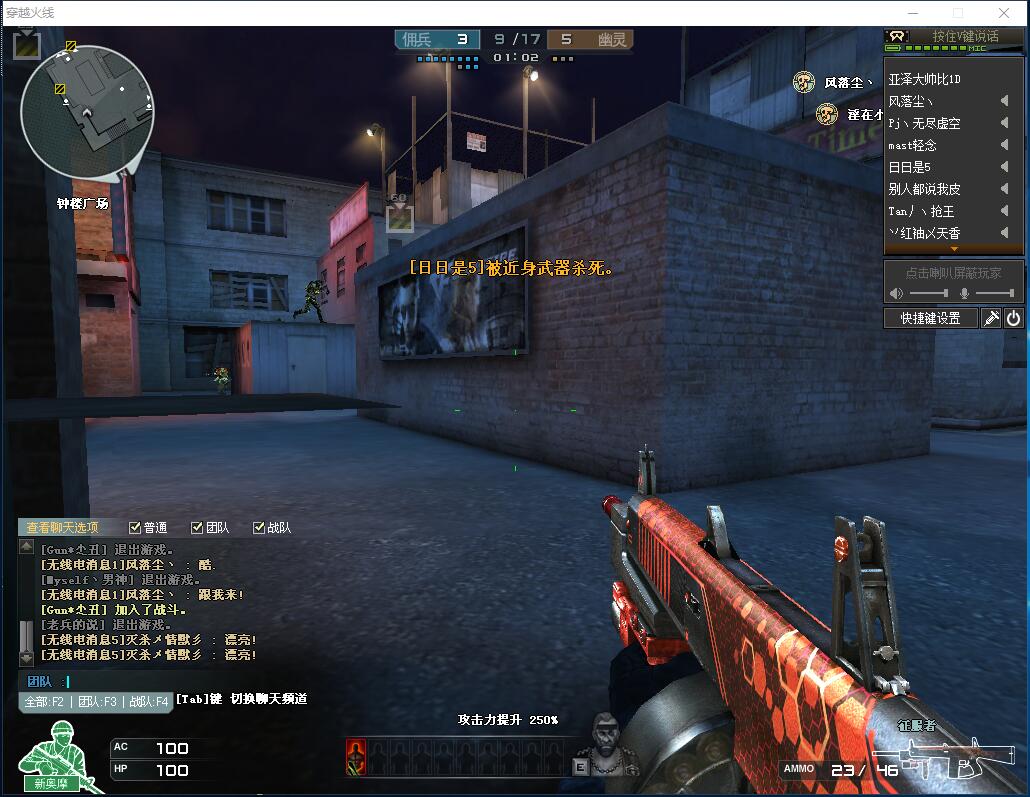Click the circular minimap

click(x=86, y=110)
